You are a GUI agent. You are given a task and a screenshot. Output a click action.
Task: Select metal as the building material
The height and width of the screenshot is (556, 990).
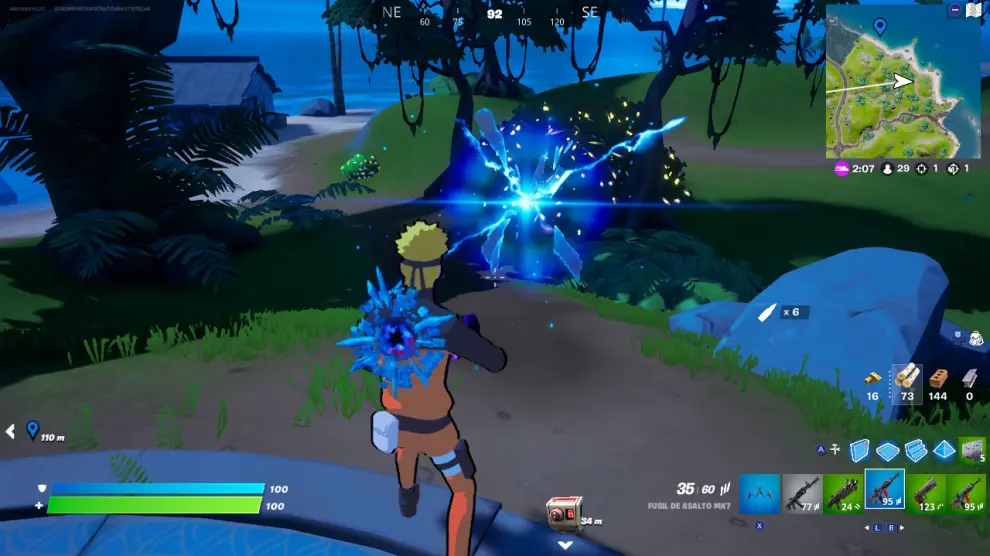point(968,377)
